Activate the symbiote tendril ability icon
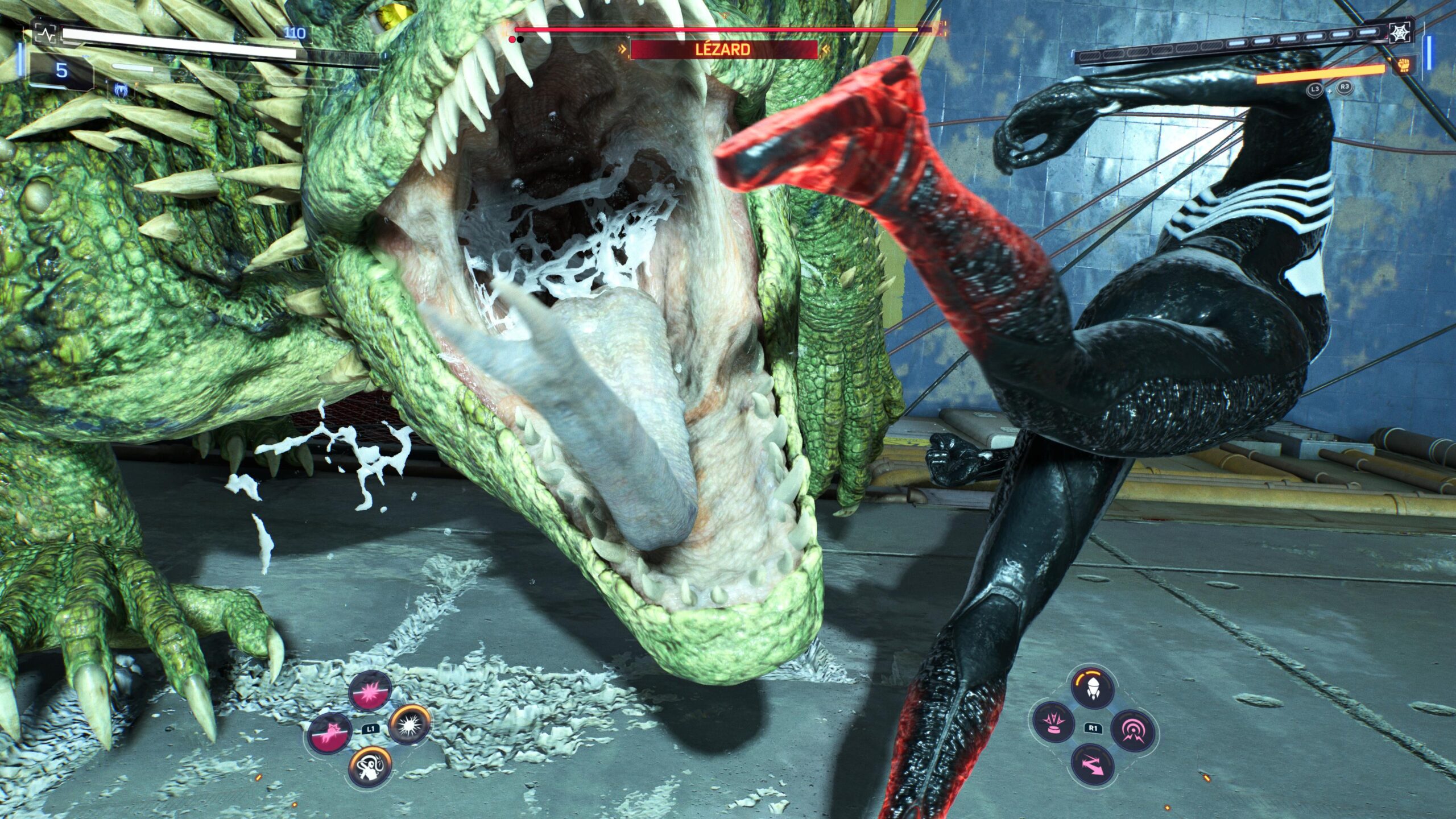The width and height of the screenshot is (1456, 819). click(370, 767)
